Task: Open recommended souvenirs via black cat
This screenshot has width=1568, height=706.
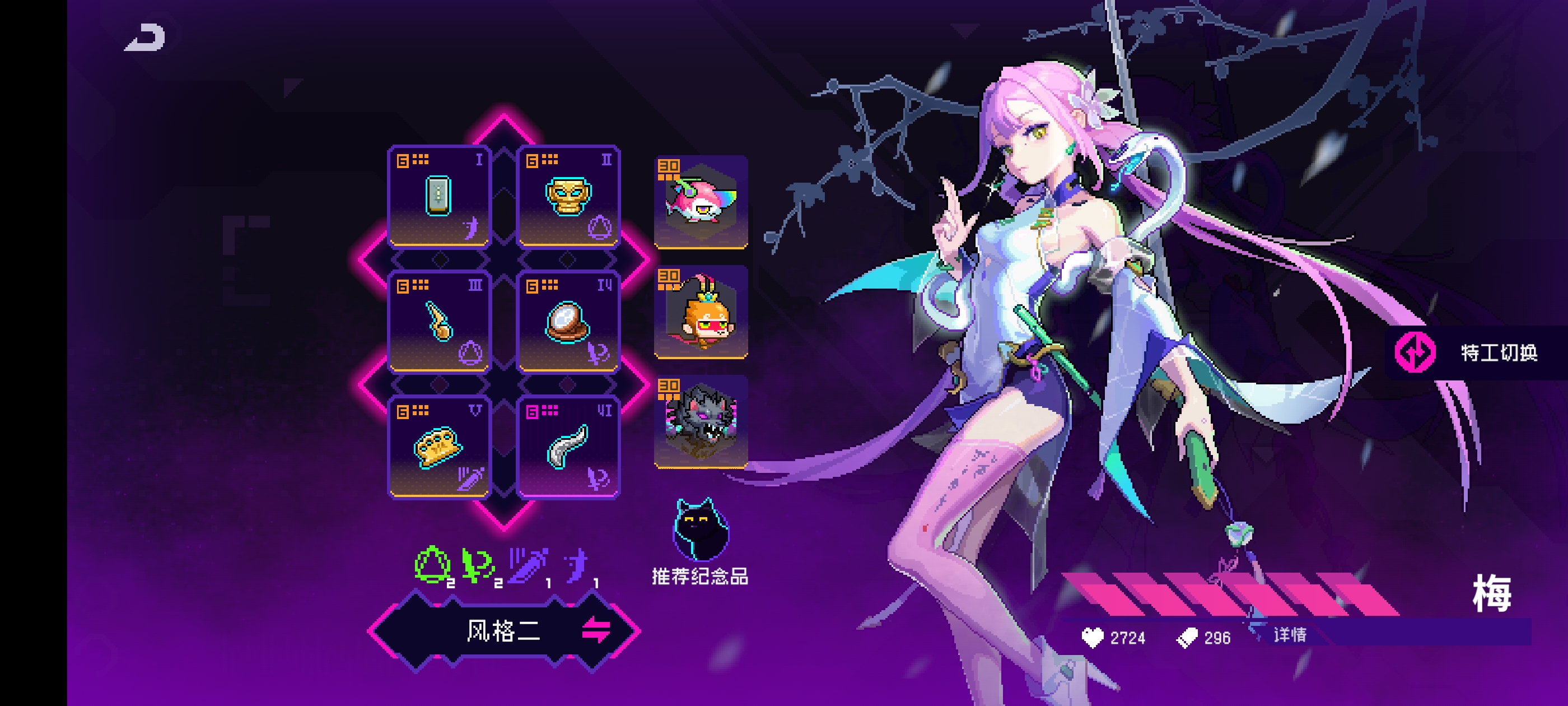Action: [x=700, y=531]
